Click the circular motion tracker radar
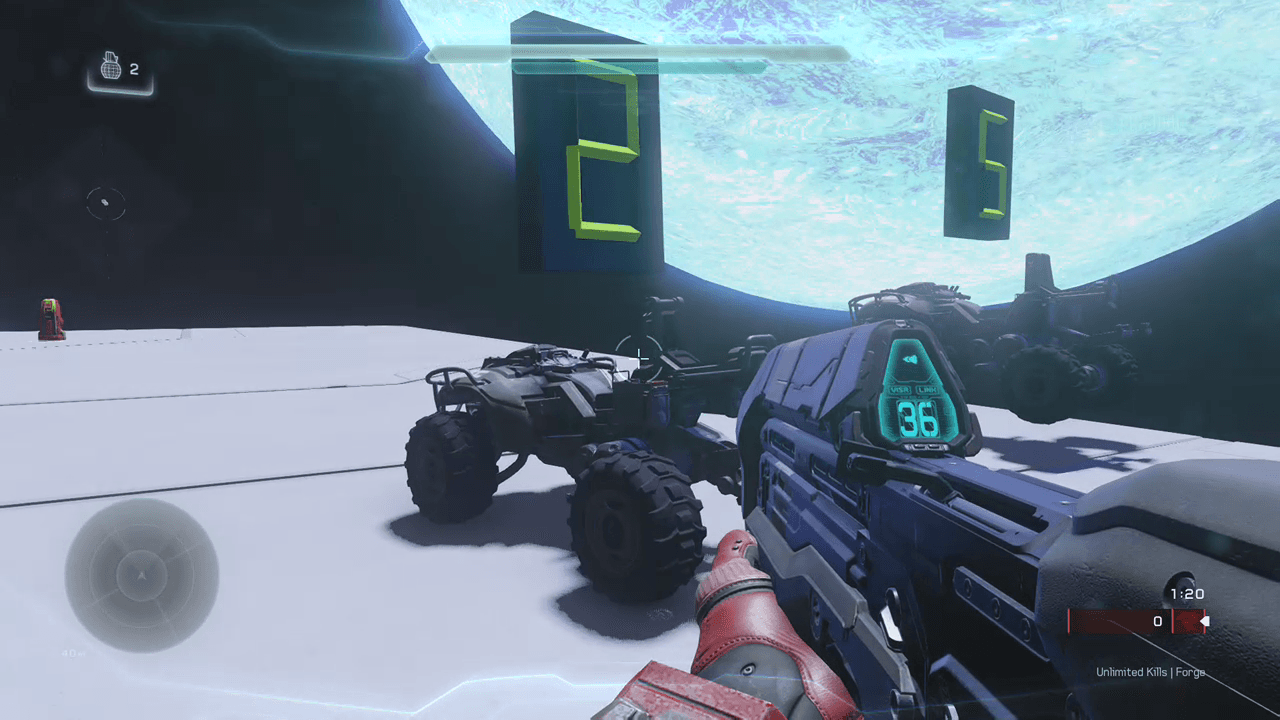The height and width of the screenshot is (720, 1280). (141, 575)
